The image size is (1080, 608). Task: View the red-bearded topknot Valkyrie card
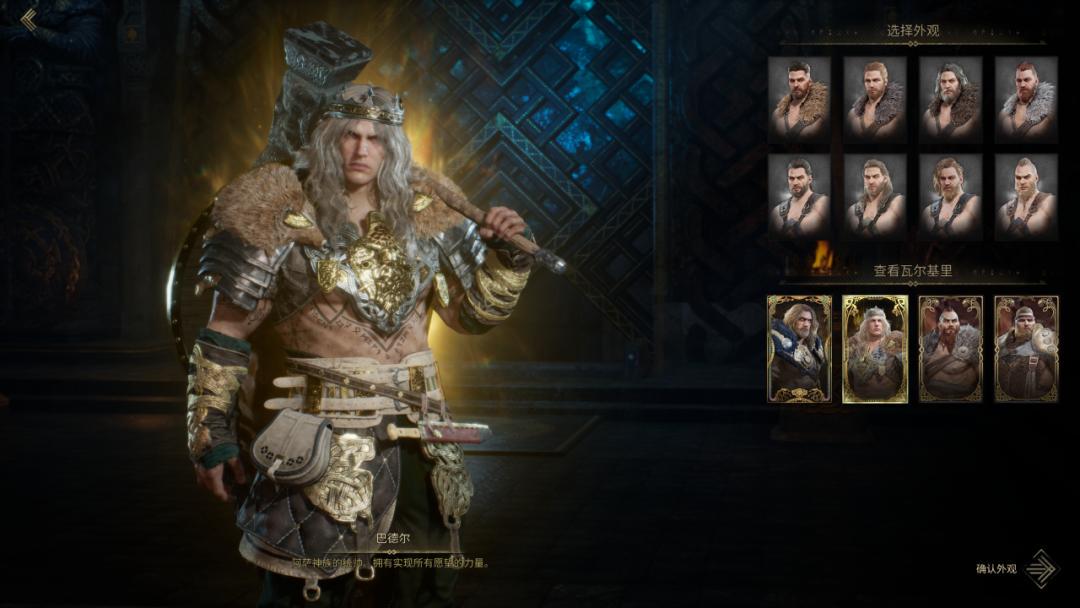point(950,349)
